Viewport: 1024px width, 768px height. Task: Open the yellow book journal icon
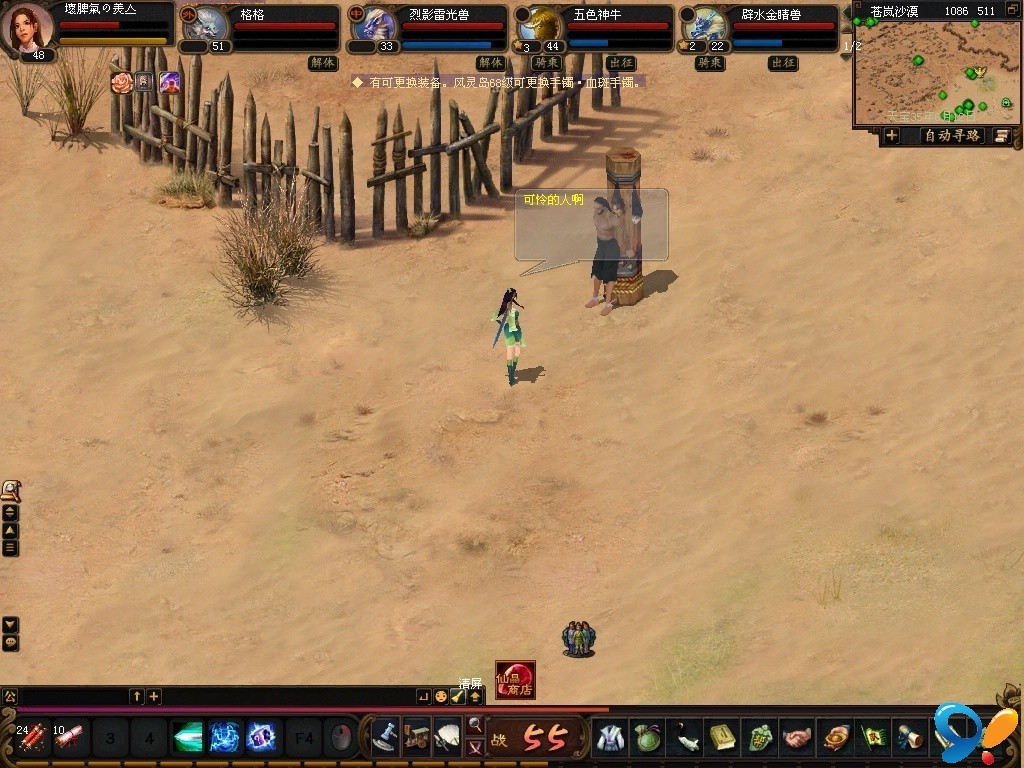pos(723,738)
